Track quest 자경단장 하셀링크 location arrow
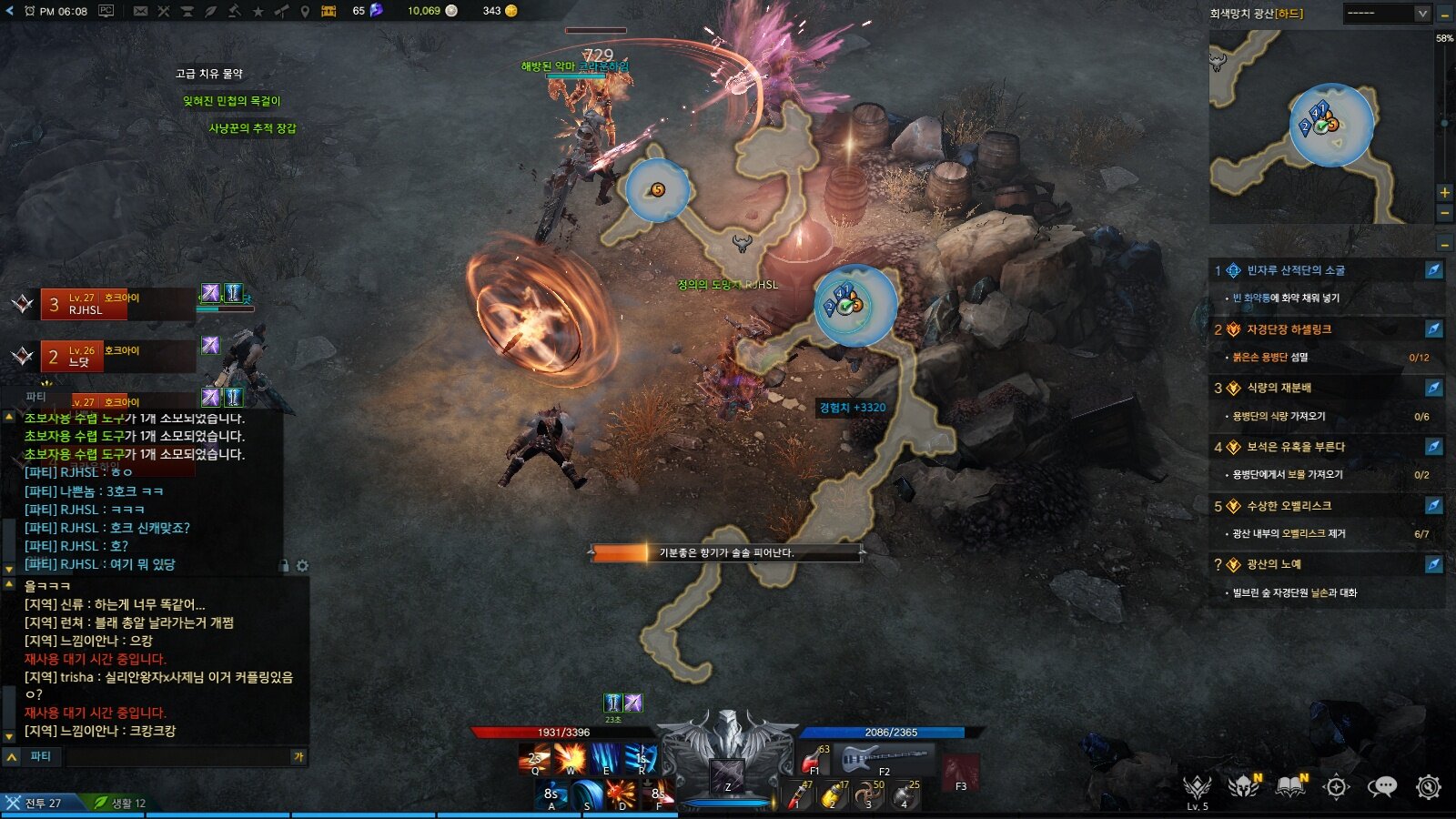 pyautogui.click(x=1433, y=329)
